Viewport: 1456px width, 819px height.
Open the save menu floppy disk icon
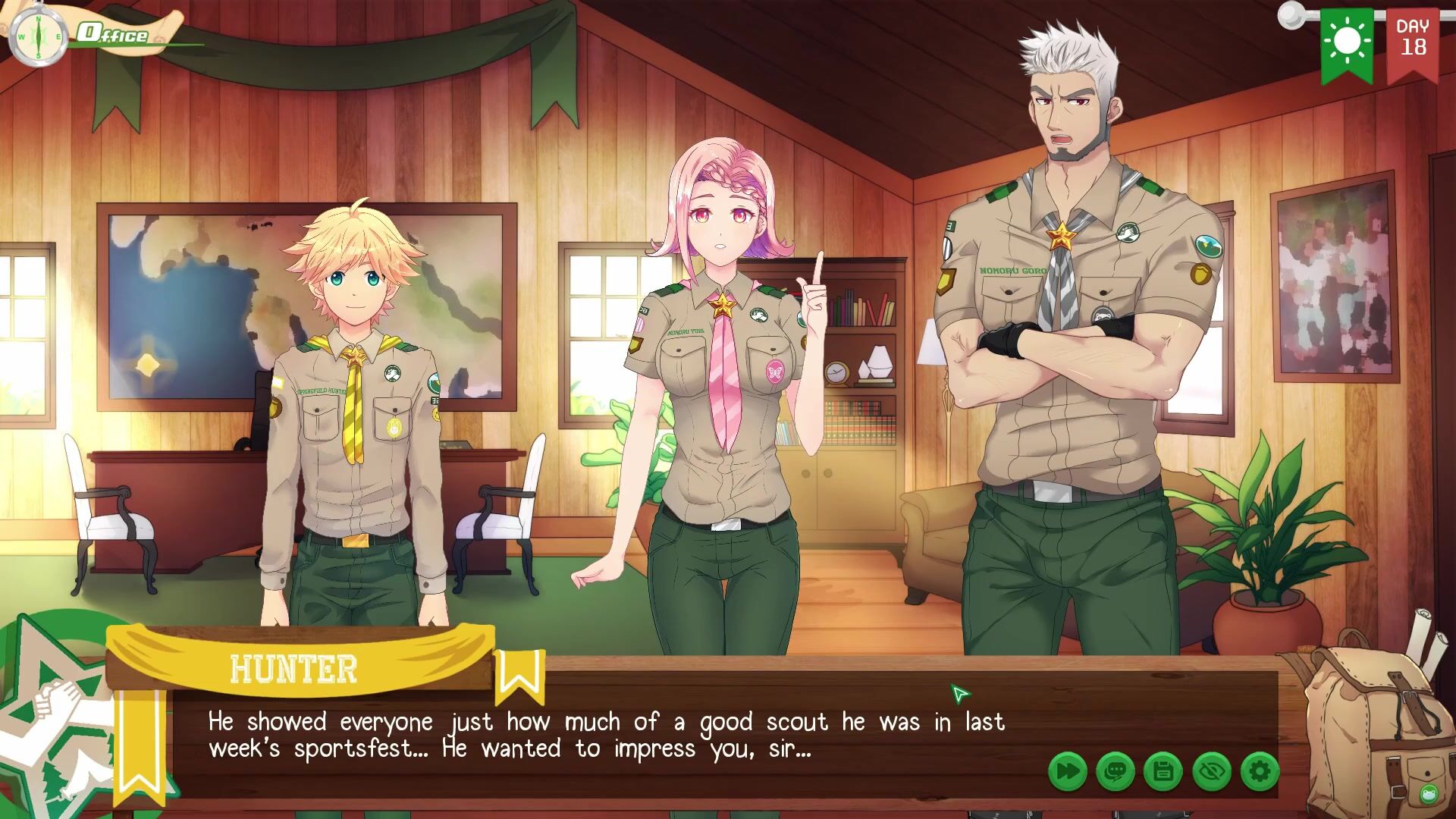click(x=1163, y=772)
